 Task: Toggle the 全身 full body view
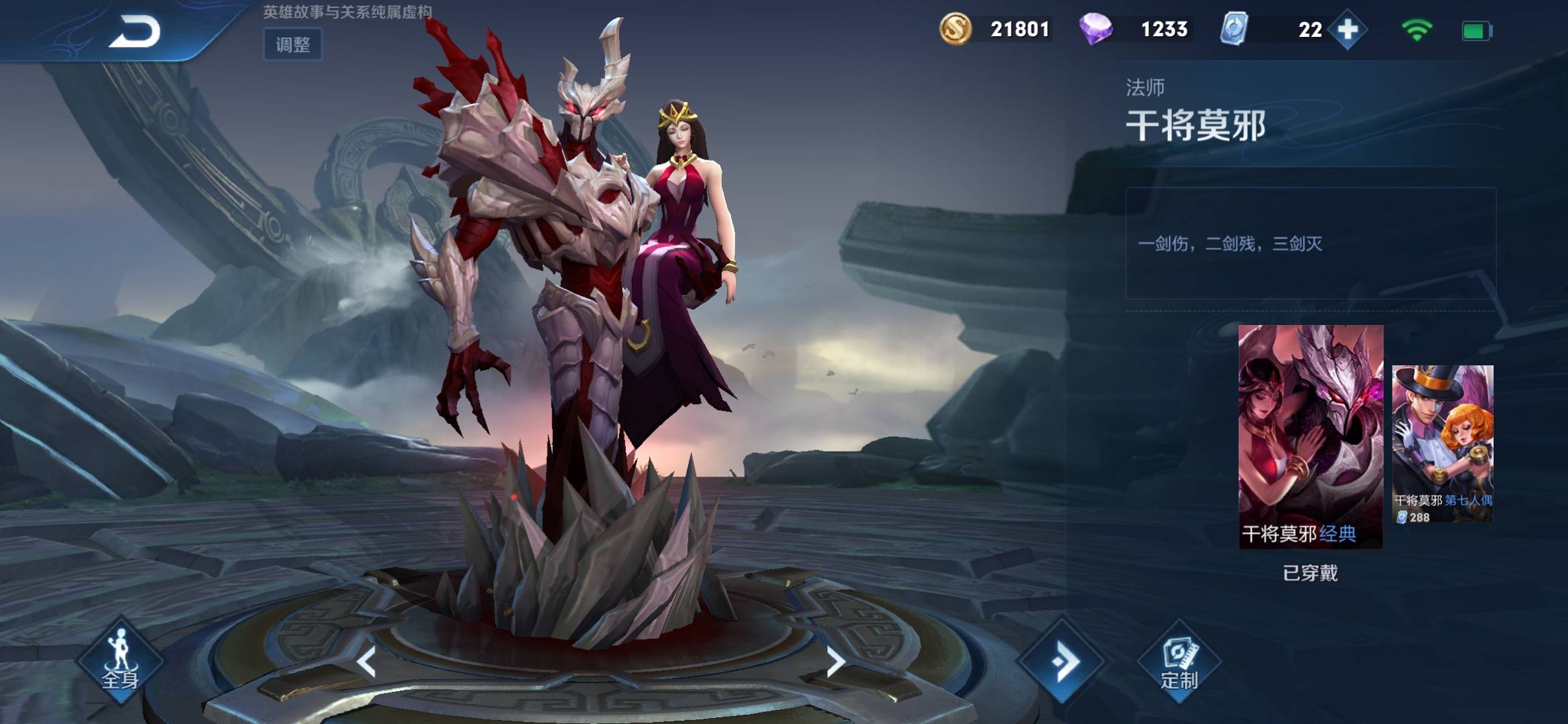coord(120,662)
